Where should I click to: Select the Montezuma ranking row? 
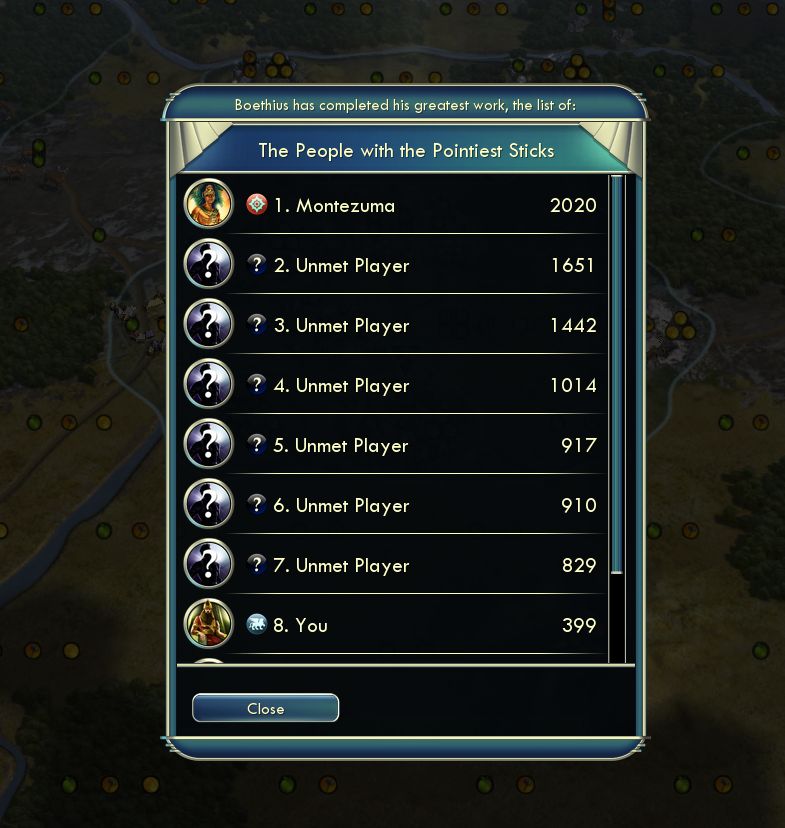pyautogui.click(x=400, y=205)
